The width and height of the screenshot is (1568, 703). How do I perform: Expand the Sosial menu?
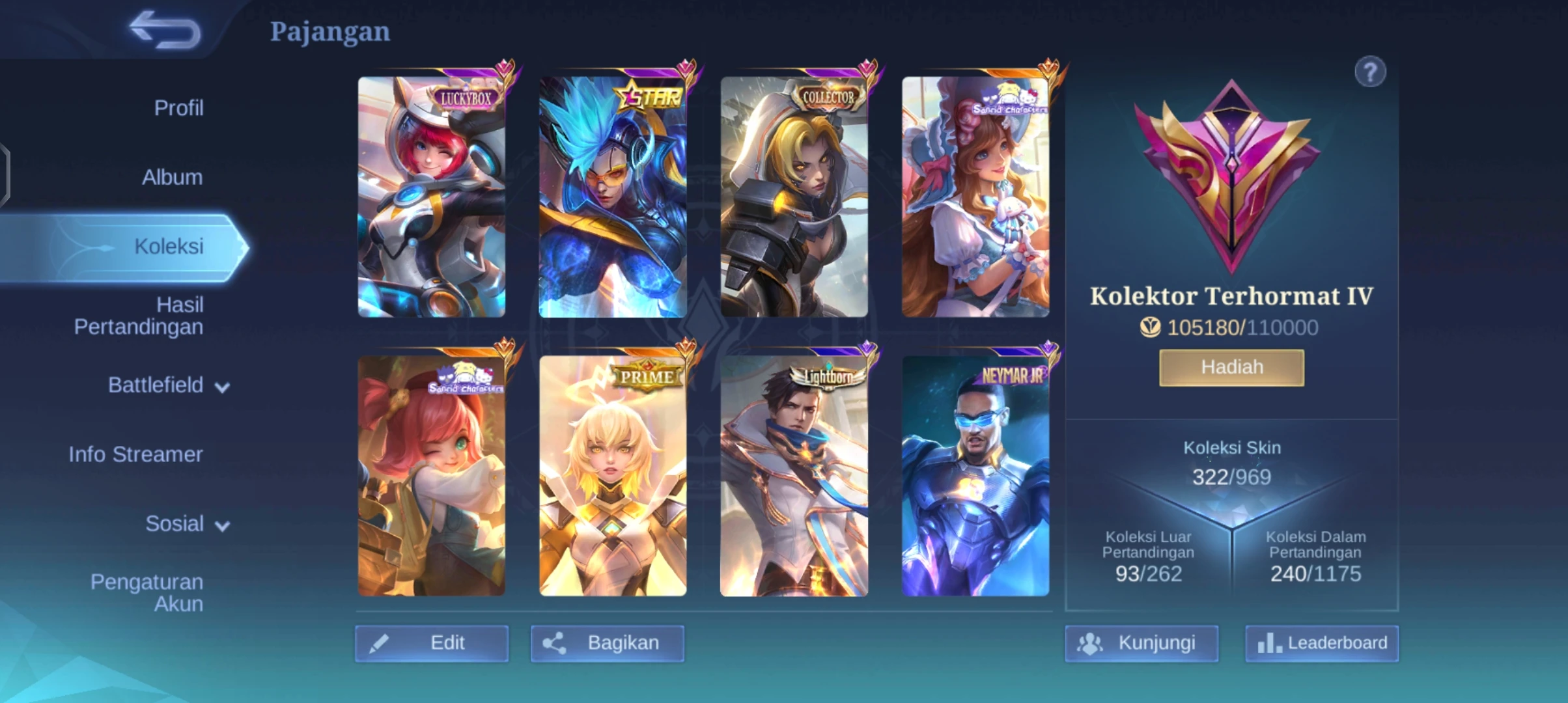[x=186, y=524]
